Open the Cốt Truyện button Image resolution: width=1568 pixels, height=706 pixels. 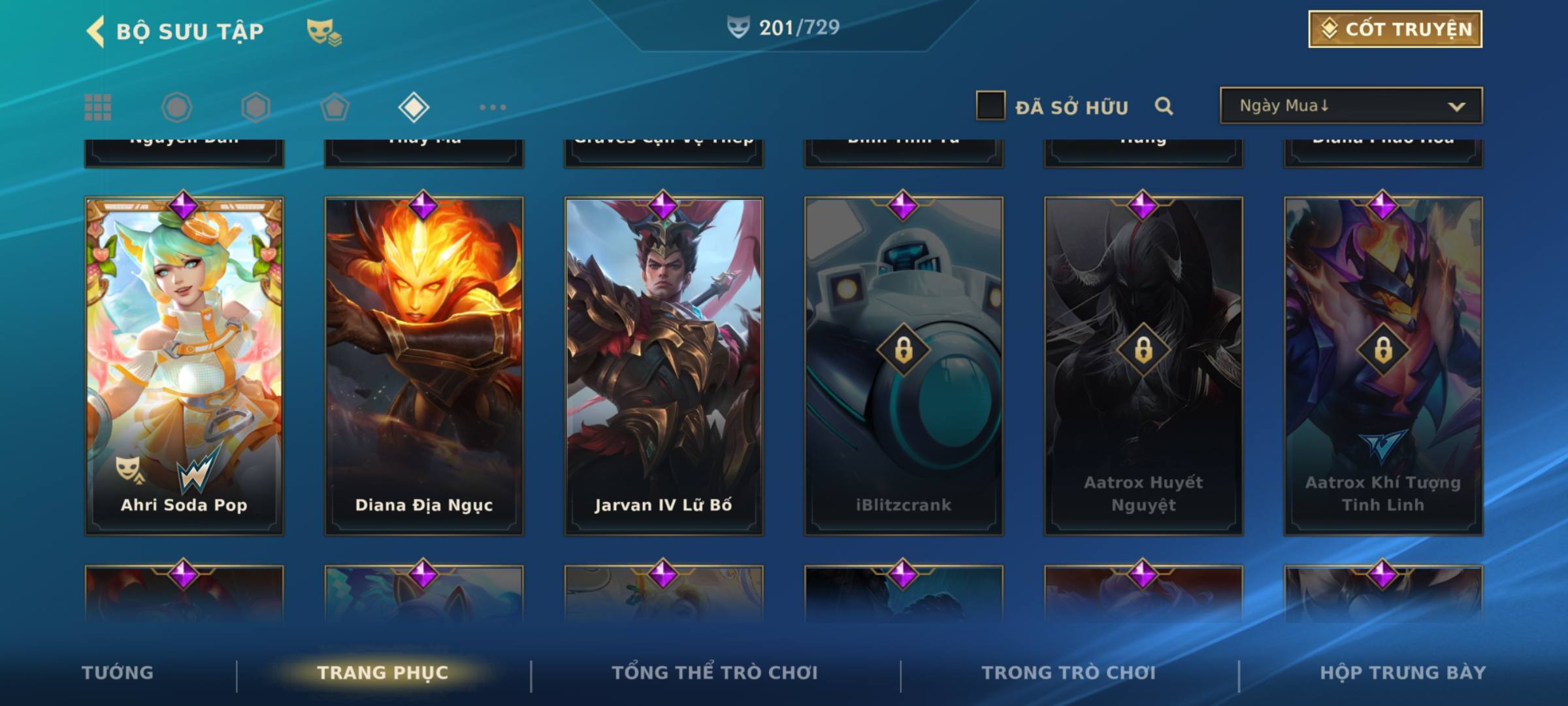tap(1395, 29)
